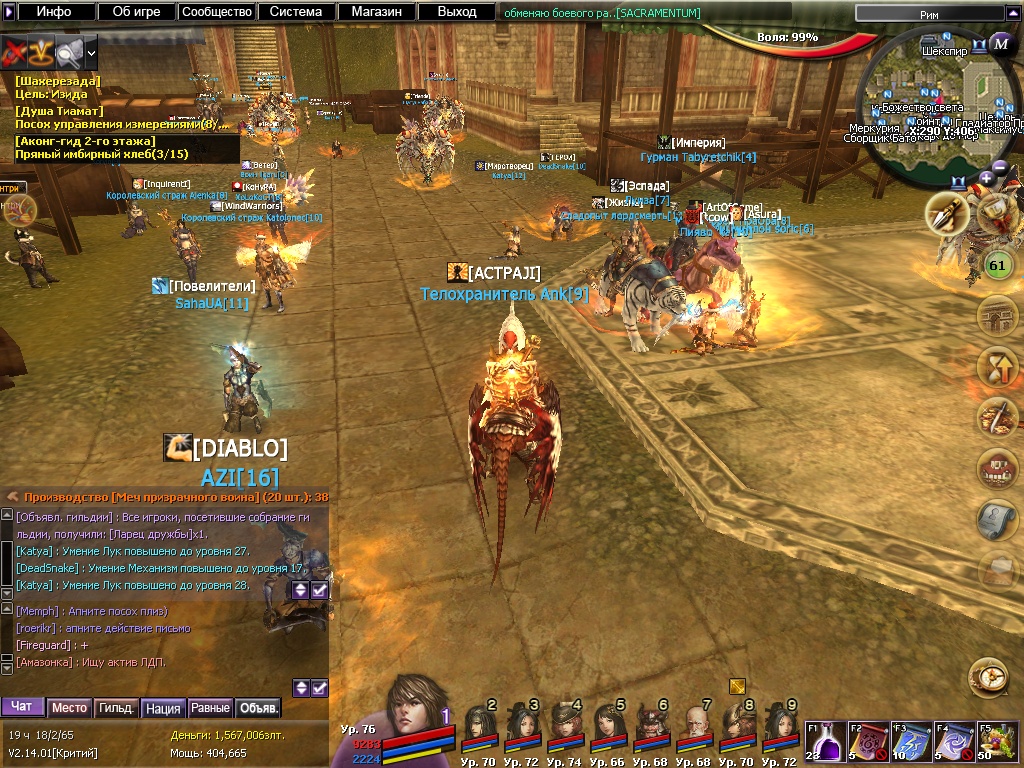
Task: Open the Объяв. announcements tab
Action: 258,708
